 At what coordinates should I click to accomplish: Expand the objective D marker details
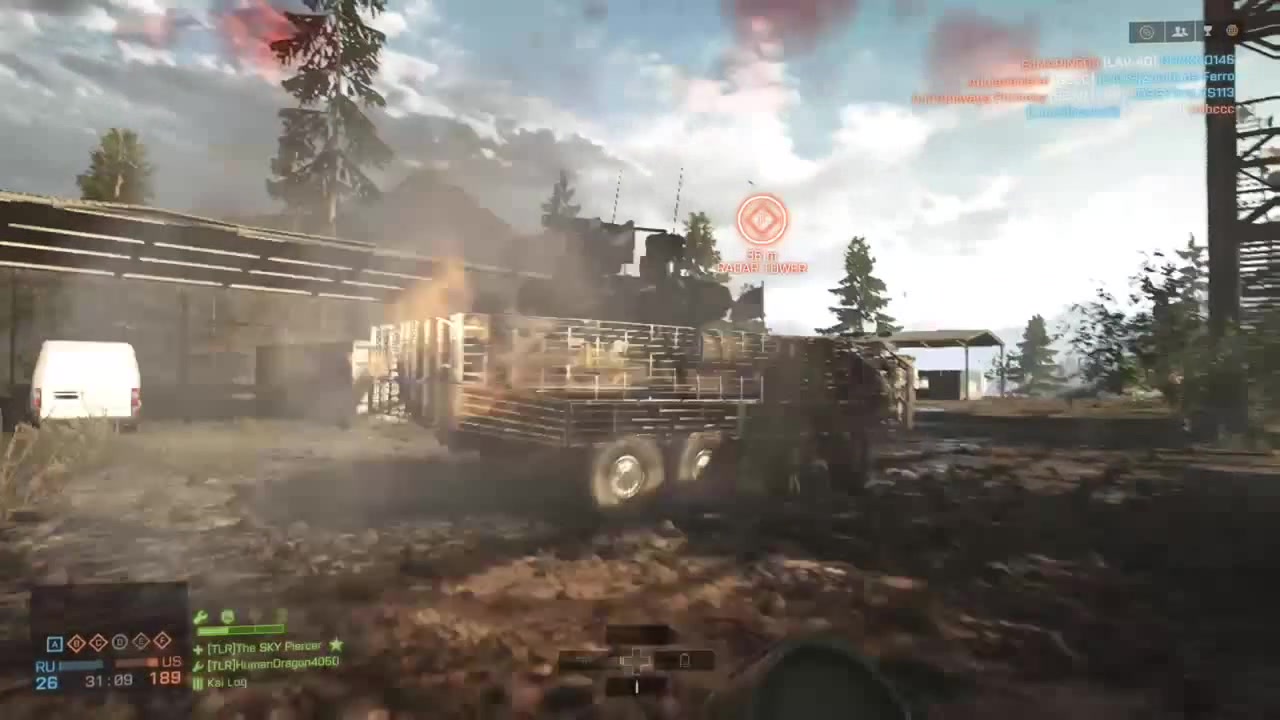tap(119, 643)
